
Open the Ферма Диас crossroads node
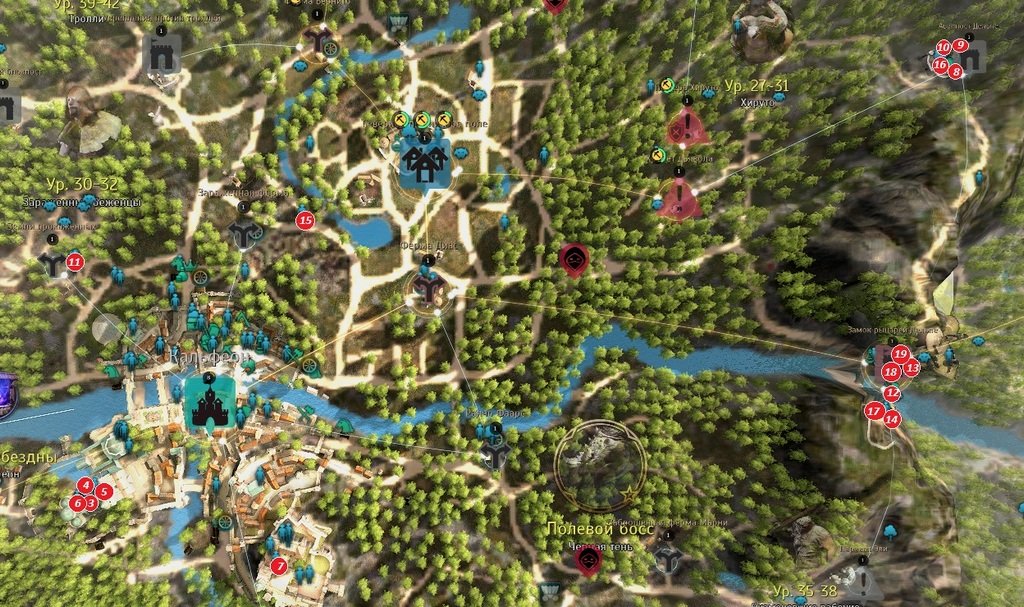(x=428, y=289)
